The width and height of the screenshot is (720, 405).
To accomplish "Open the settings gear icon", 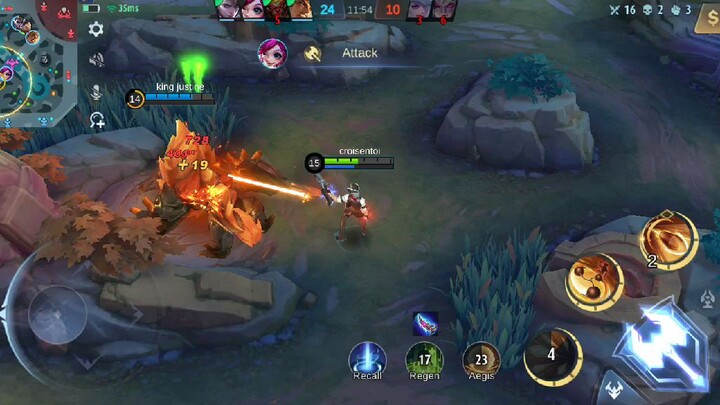I will click(96, 29).
